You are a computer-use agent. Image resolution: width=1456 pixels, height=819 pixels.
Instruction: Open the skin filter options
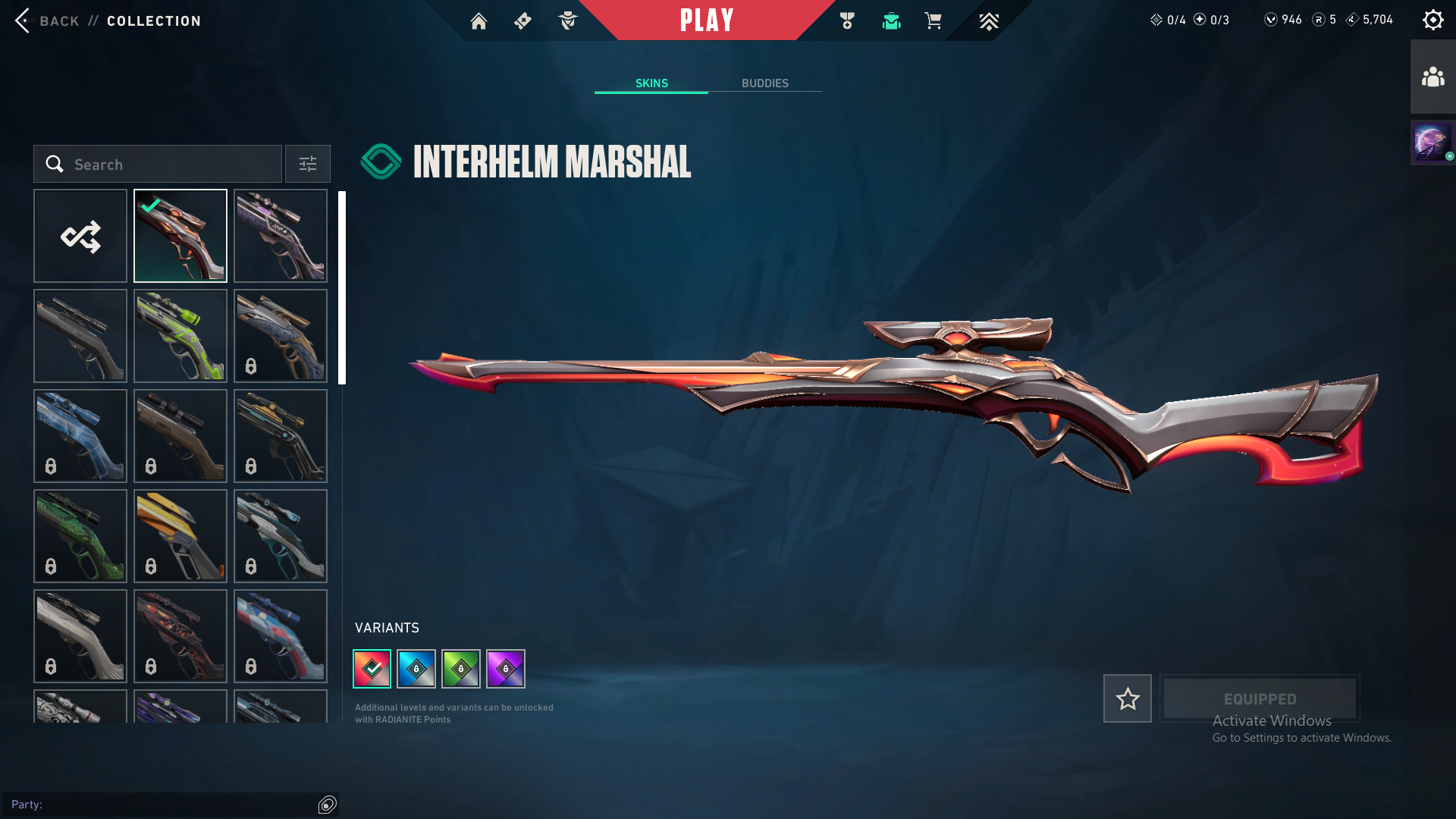[308, 164]
